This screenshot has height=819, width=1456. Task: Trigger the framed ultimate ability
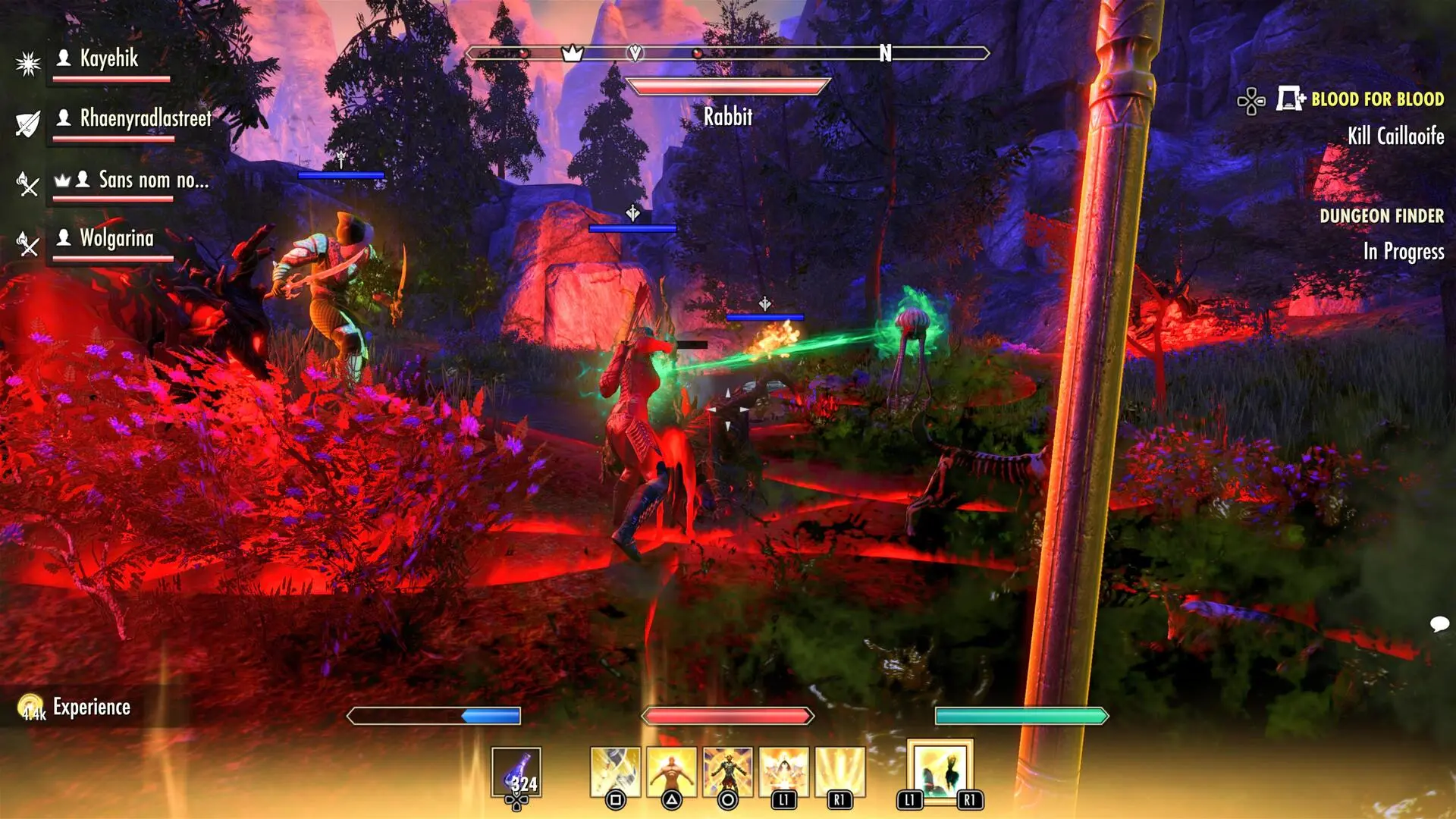tap(940, 773)
